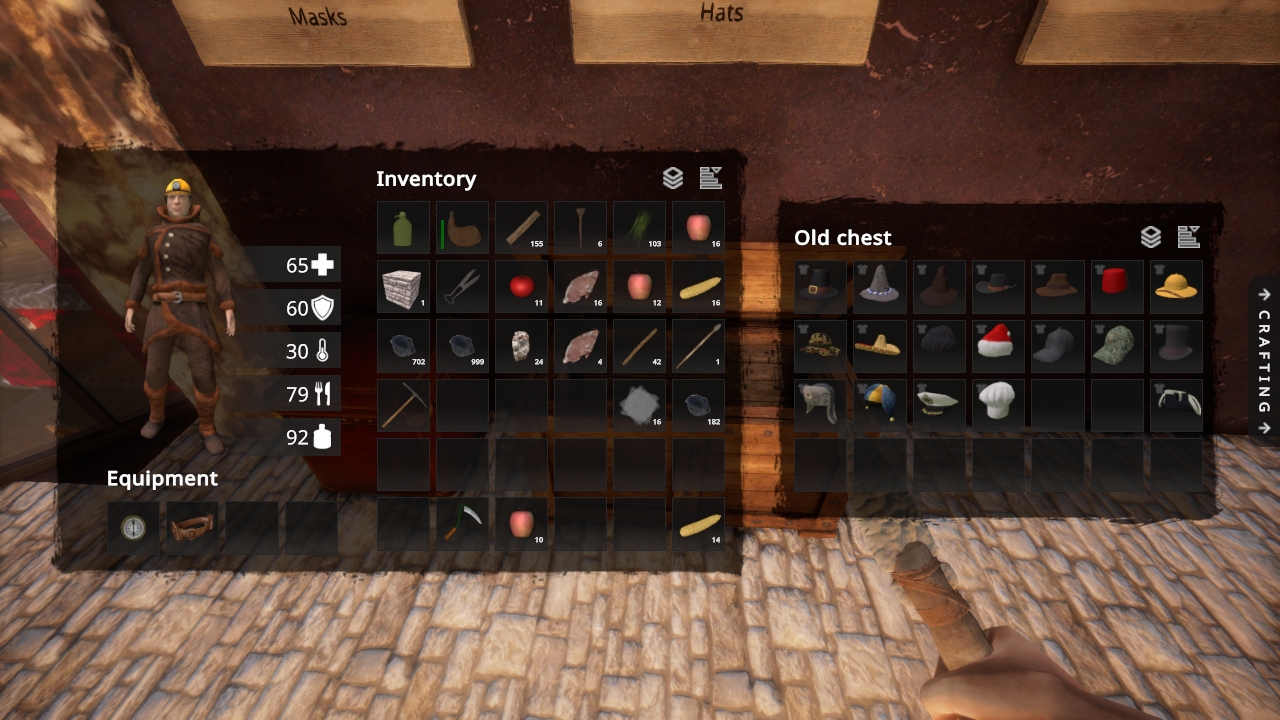Take the yellow pith helmet
The height and width of the screenshot is (720, 1280).
tap(1176, 286)
